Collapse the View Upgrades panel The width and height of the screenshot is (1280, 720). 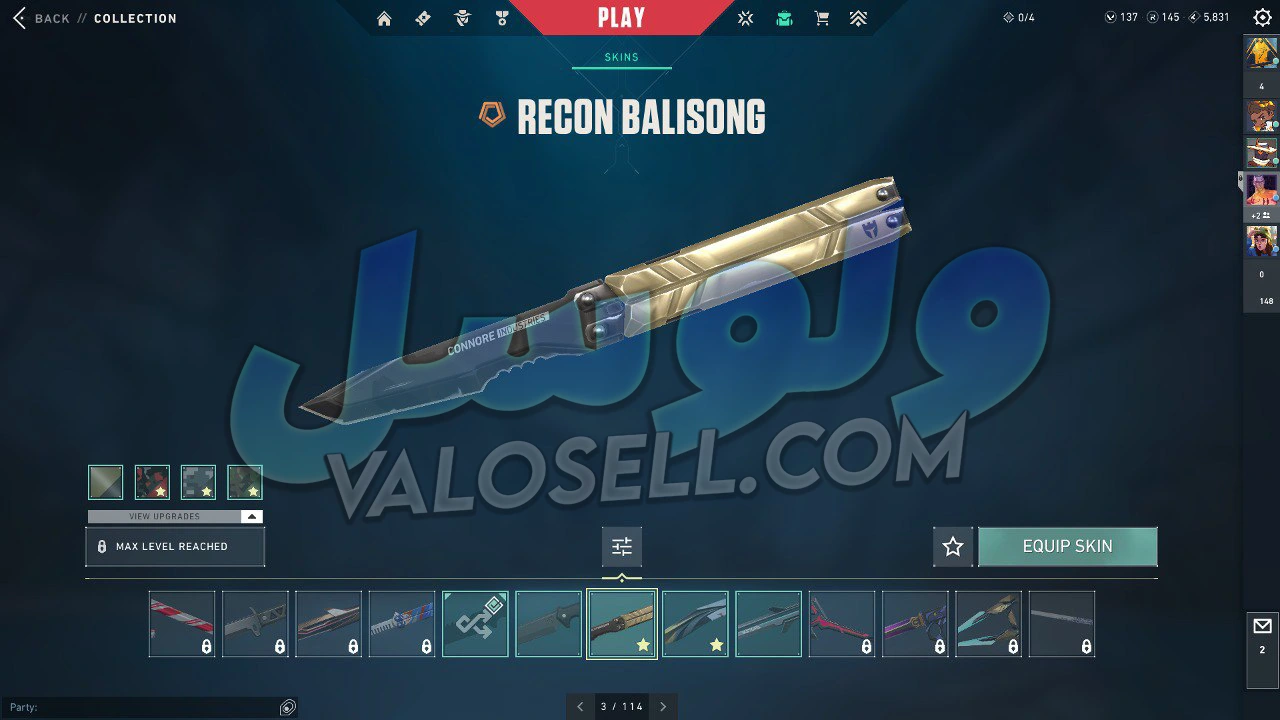tap(252, 517)
